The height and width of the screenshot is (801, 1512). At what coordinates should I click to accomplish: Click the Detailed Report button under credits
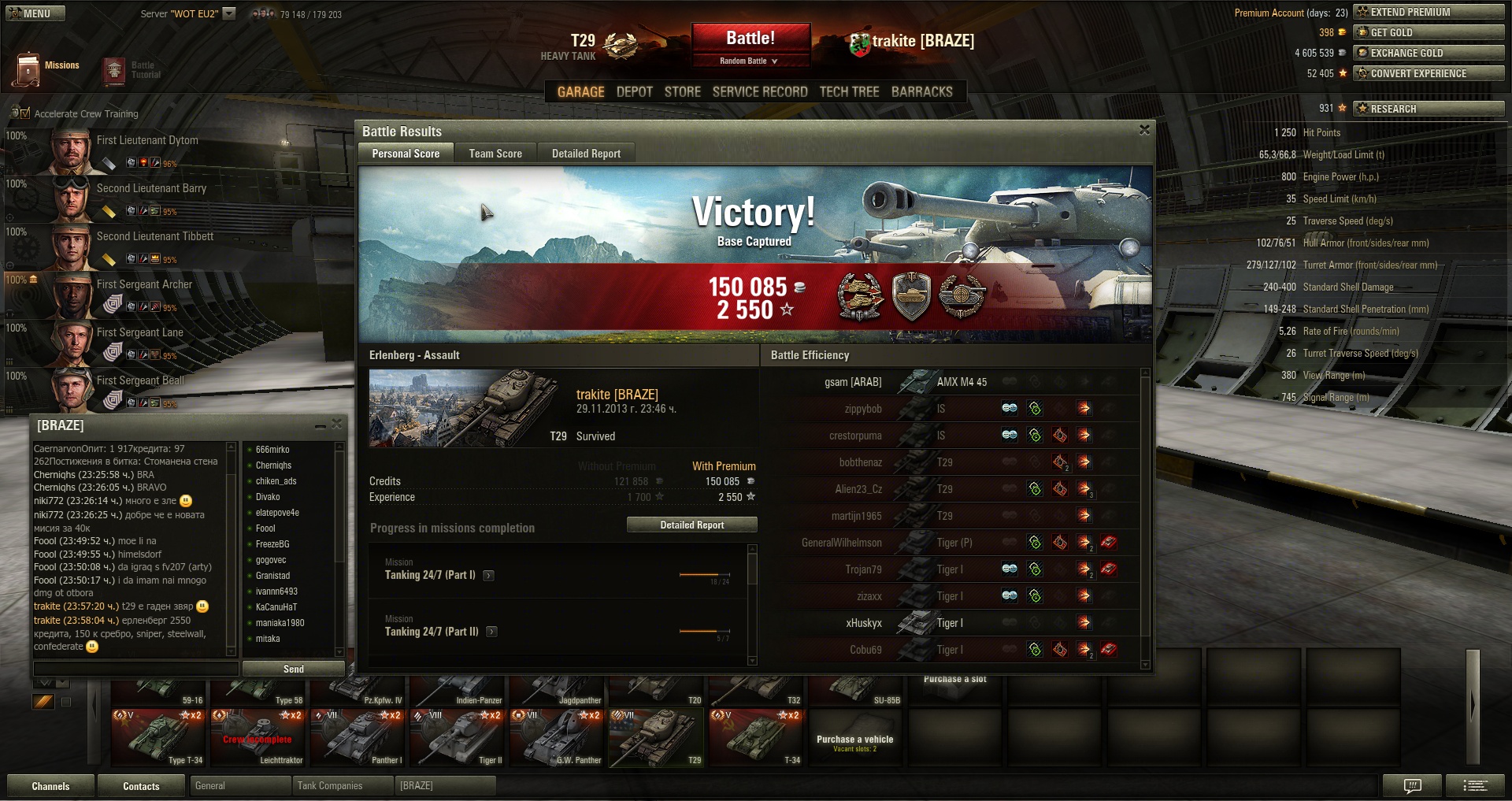[691, 525]
